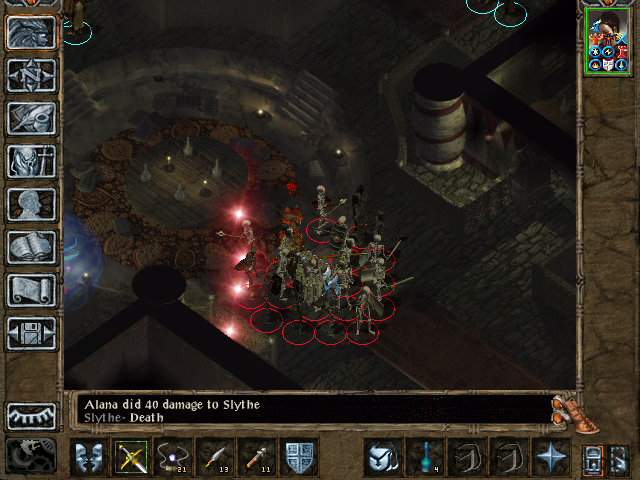
Task: Open the options floppy disk menu
Action: click(x=31, y=333)
